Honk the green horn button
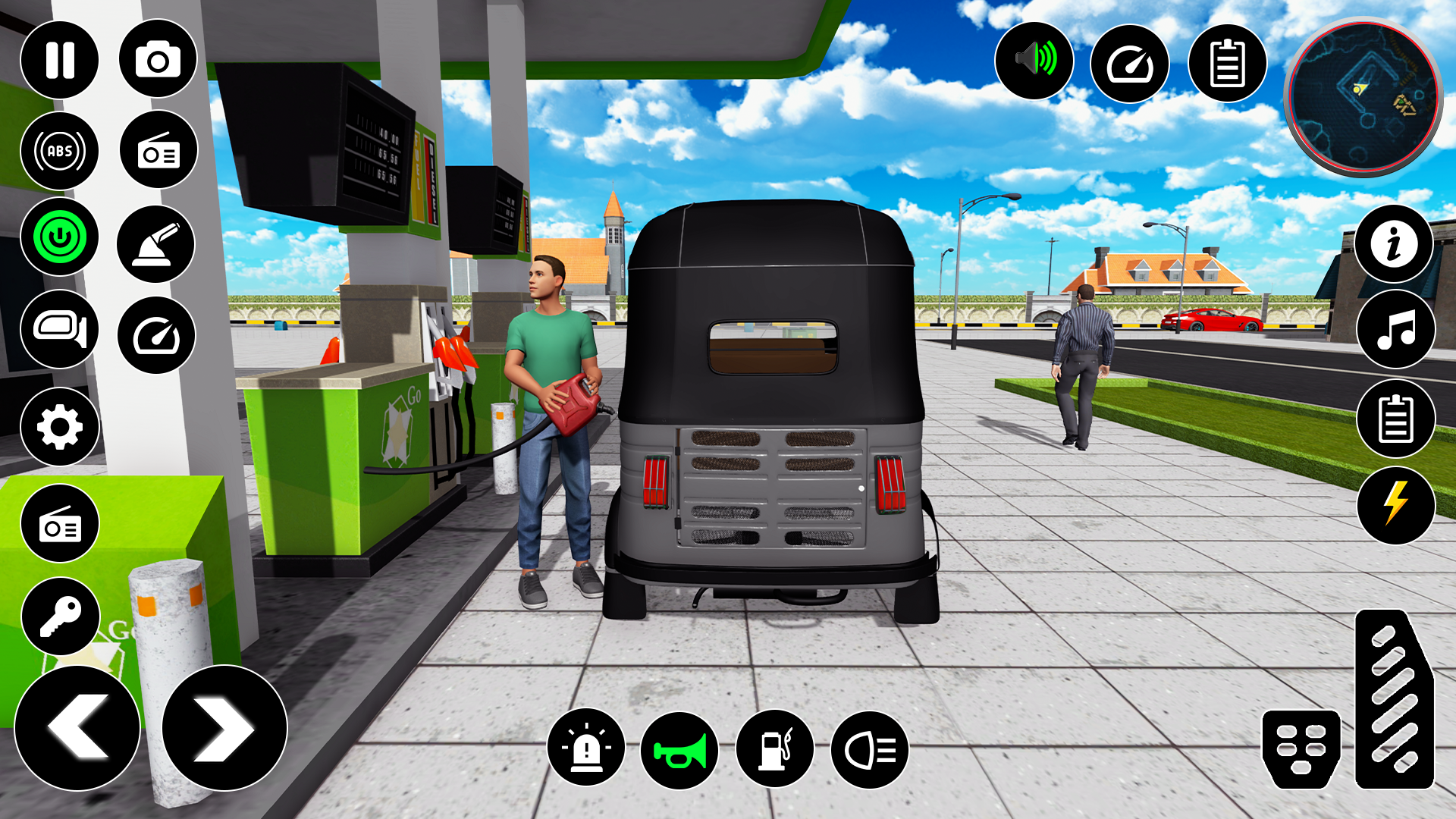The image size is (1456, 819). click(x=679, y=750)
